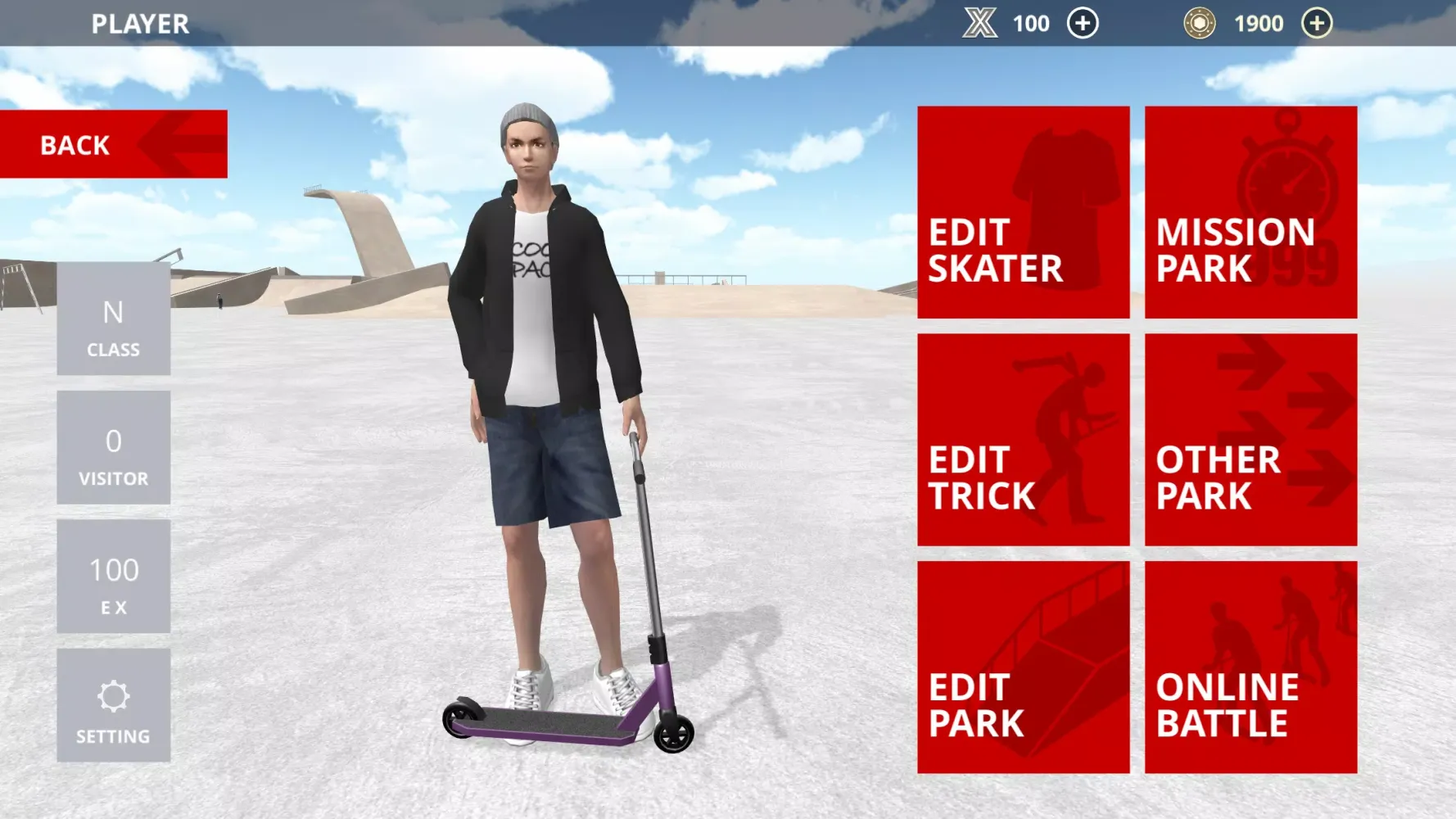Click the red Back arrow button

click(x=113, y=144)
